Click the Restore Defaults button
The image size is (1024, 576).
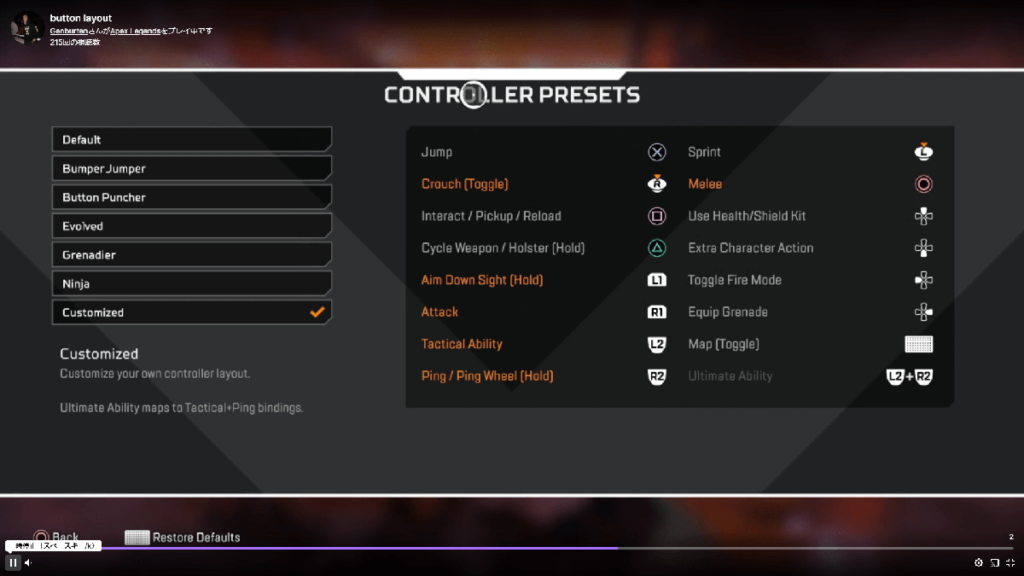click(x=183, y=537)
